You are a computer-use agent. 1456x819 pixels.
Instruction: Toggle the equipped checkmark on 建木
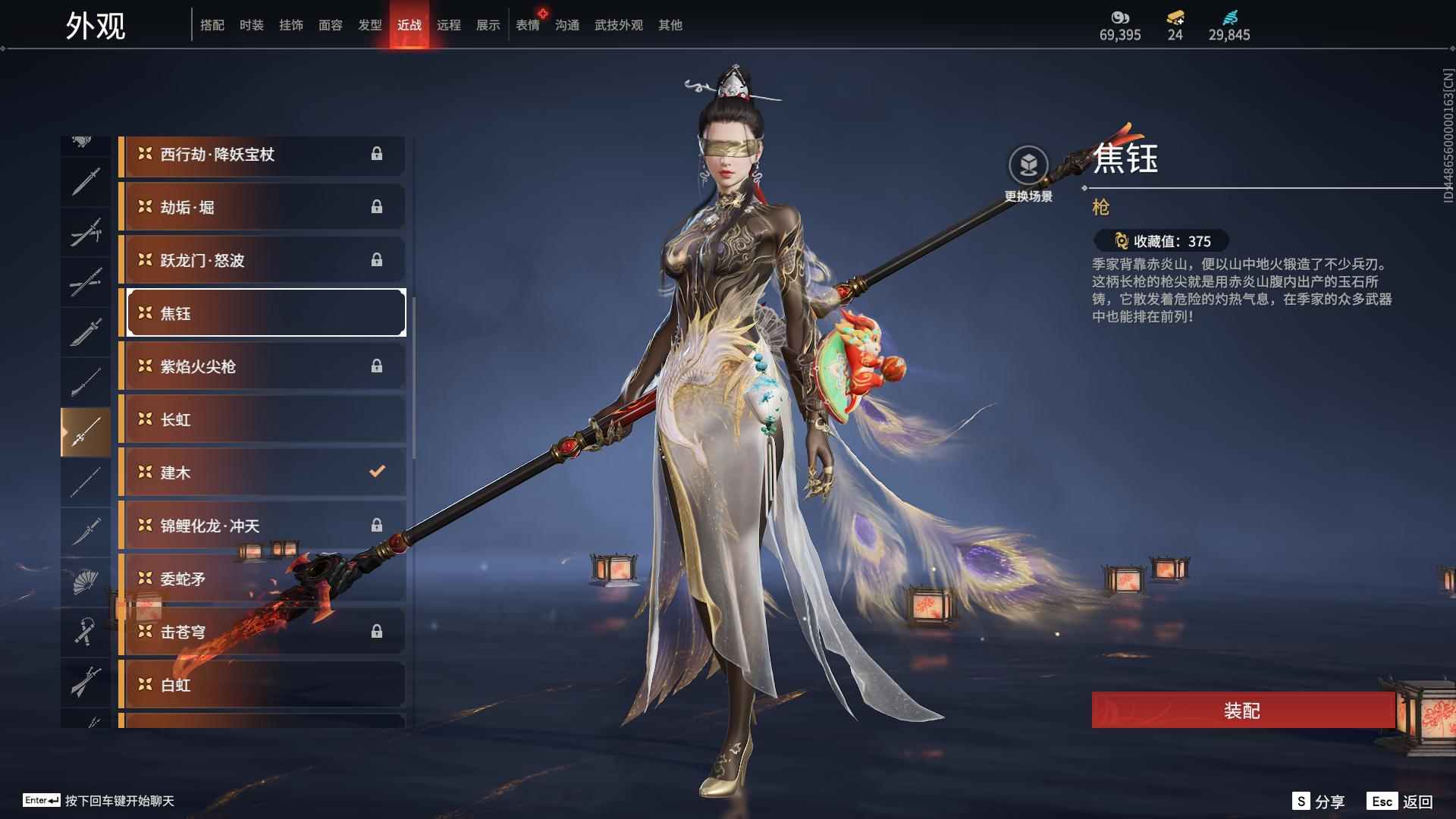pyautogui.click(x=375, y=471)
